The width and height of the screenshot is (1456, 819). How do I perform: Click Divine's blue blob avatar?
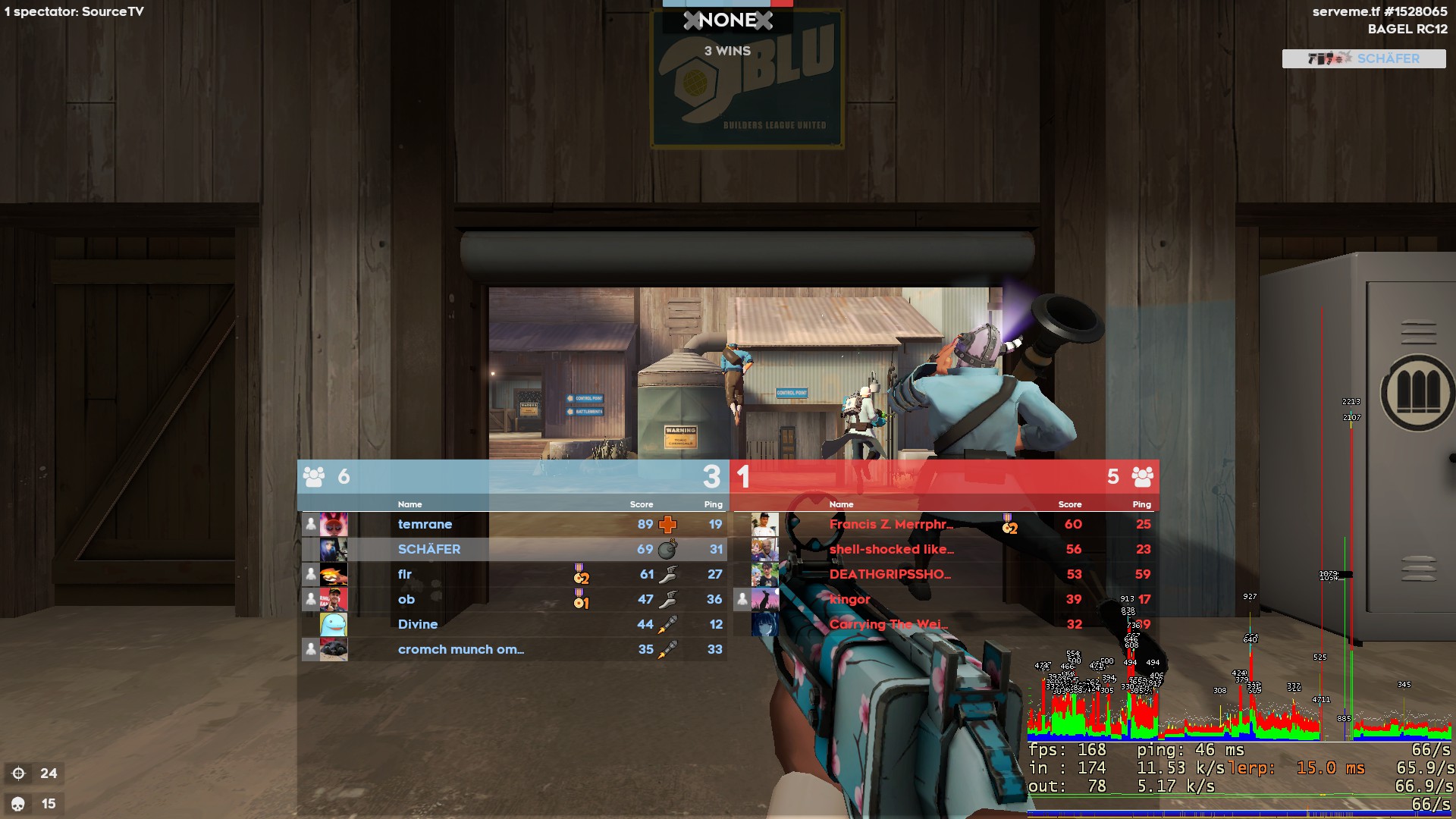[334, 624]
